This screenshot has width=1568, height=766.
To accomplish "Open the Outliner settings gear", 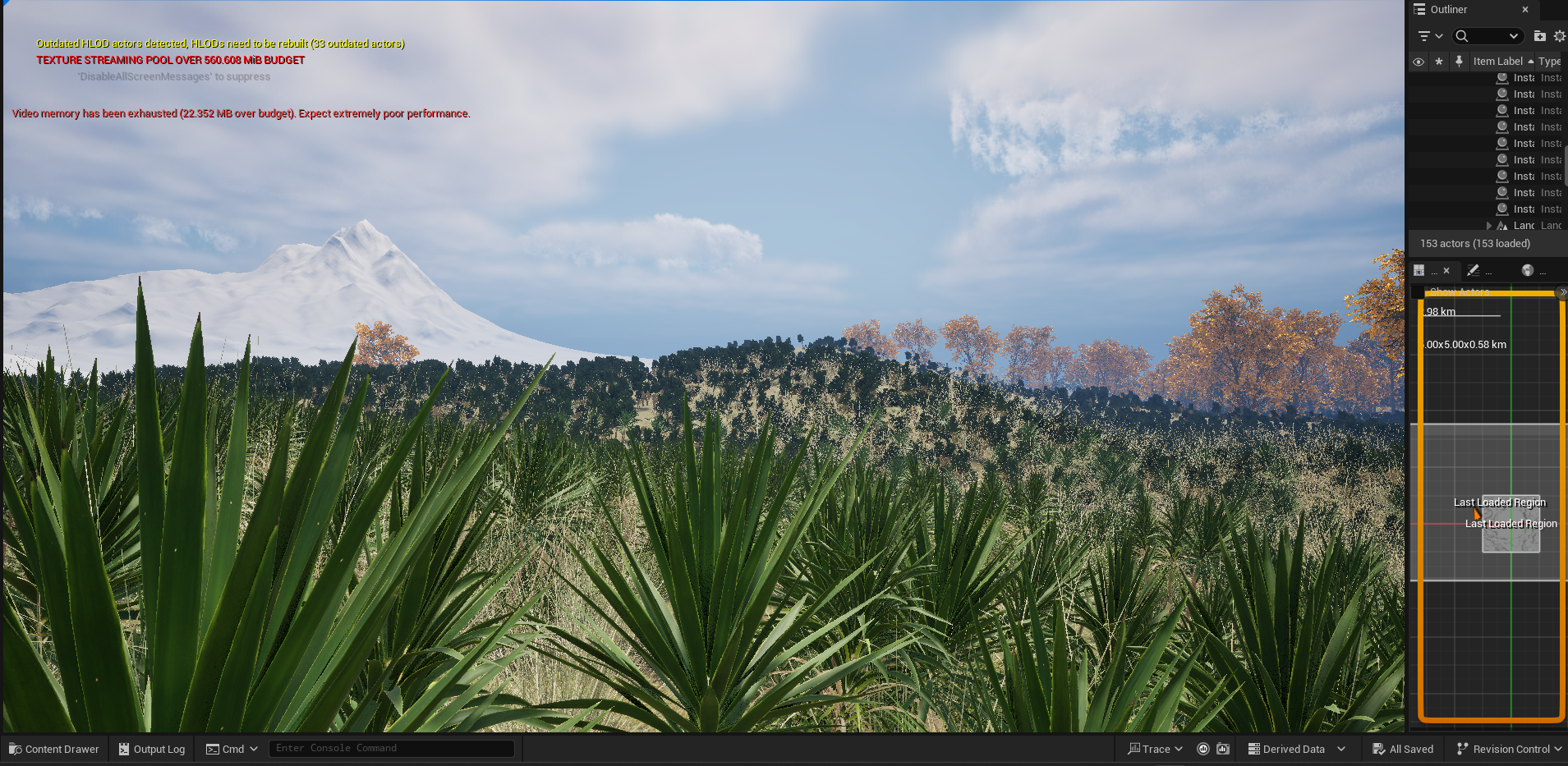I will point(1559,36).
